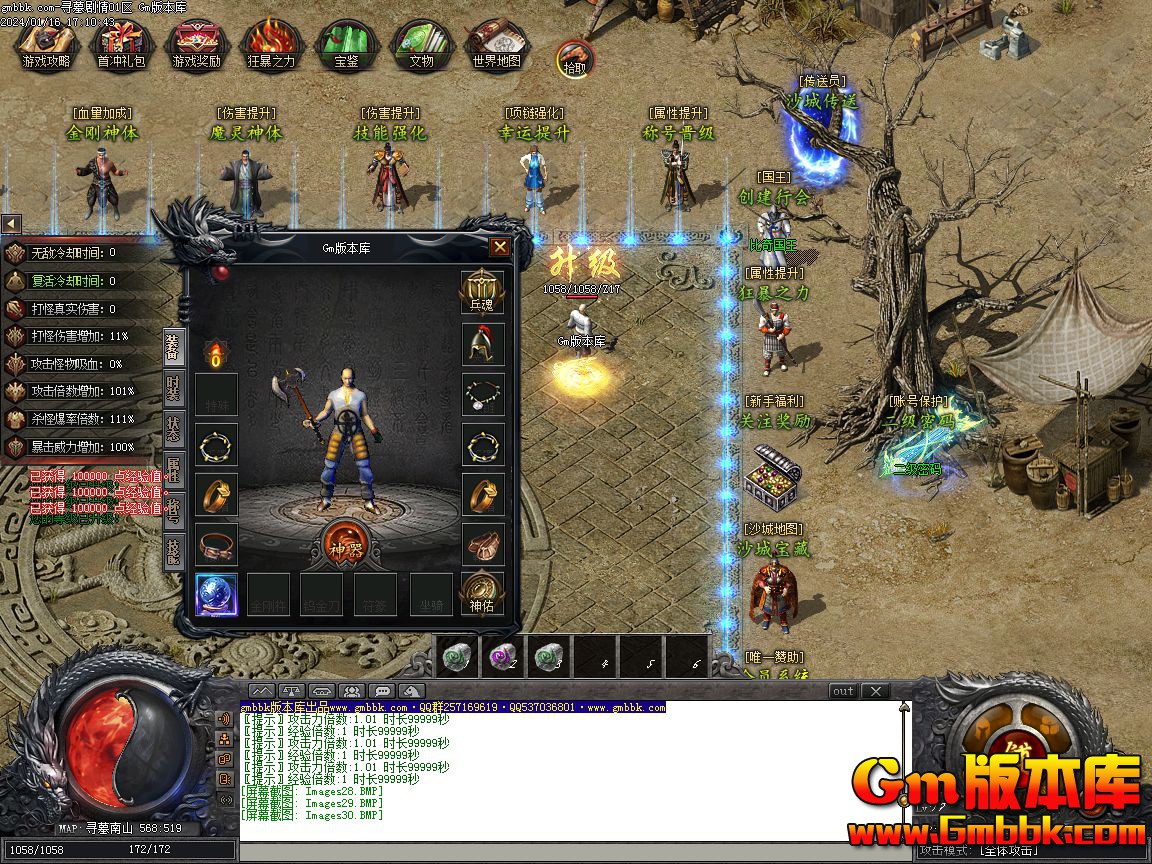The image size is (1152, 864).
Task: Close the Gm版本库 character panel
Action: click(500, 247)
